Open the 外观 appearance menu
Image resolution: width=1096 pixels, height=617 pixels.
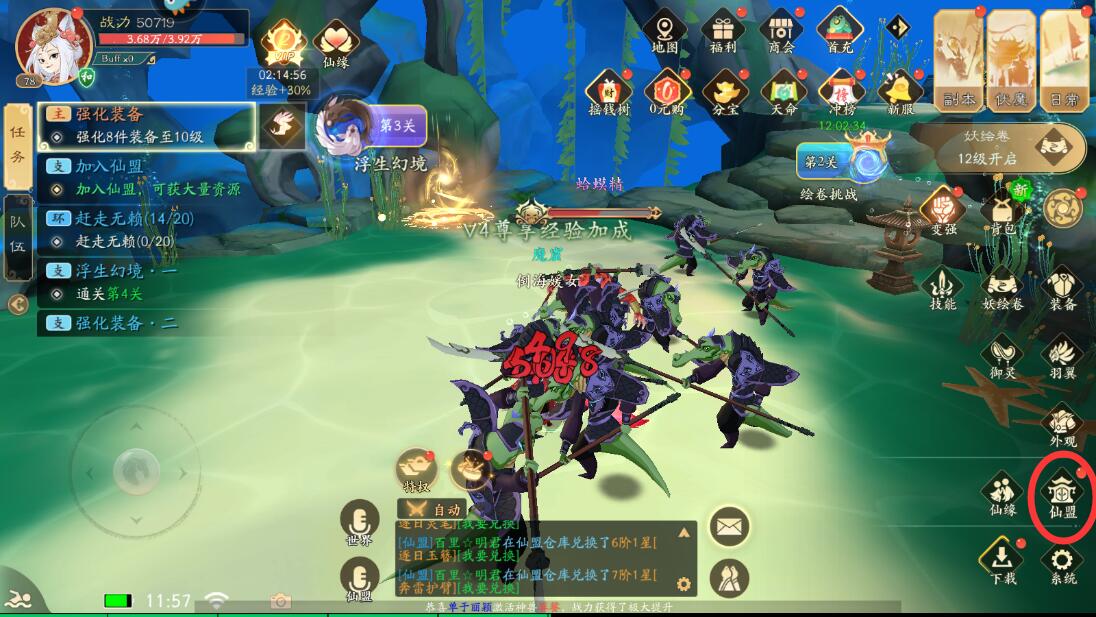(x=1062, y=424)
